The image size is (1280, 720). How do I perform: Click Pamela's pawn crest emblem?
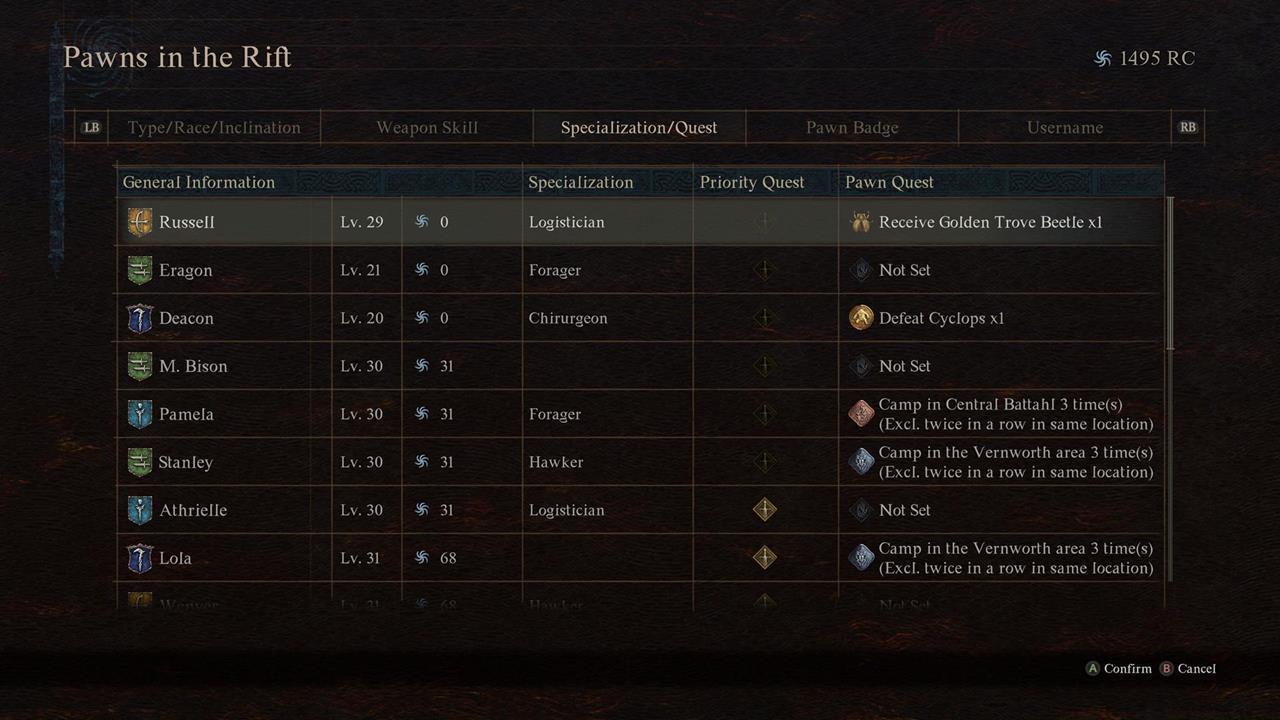point(139,413)
